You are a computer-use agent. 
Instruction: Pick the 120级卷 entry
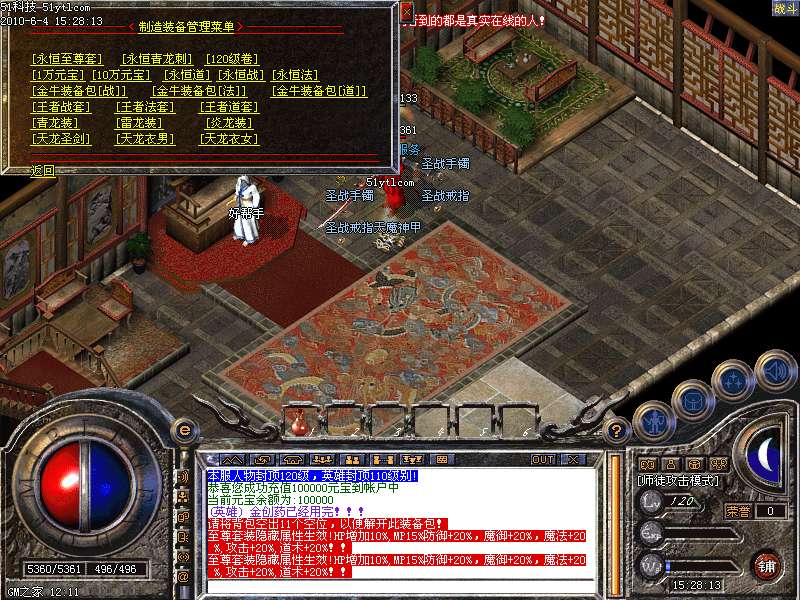click(230, 59)
